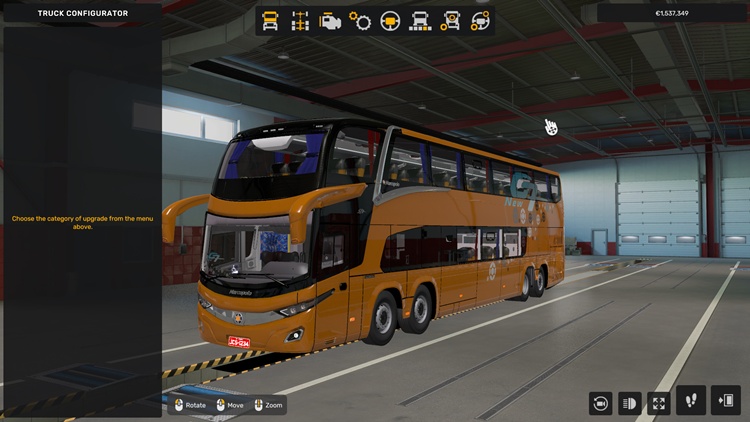Select the chassis upgrade category
The height and width of the screenshot is (422, 750).
click(299, 21)
